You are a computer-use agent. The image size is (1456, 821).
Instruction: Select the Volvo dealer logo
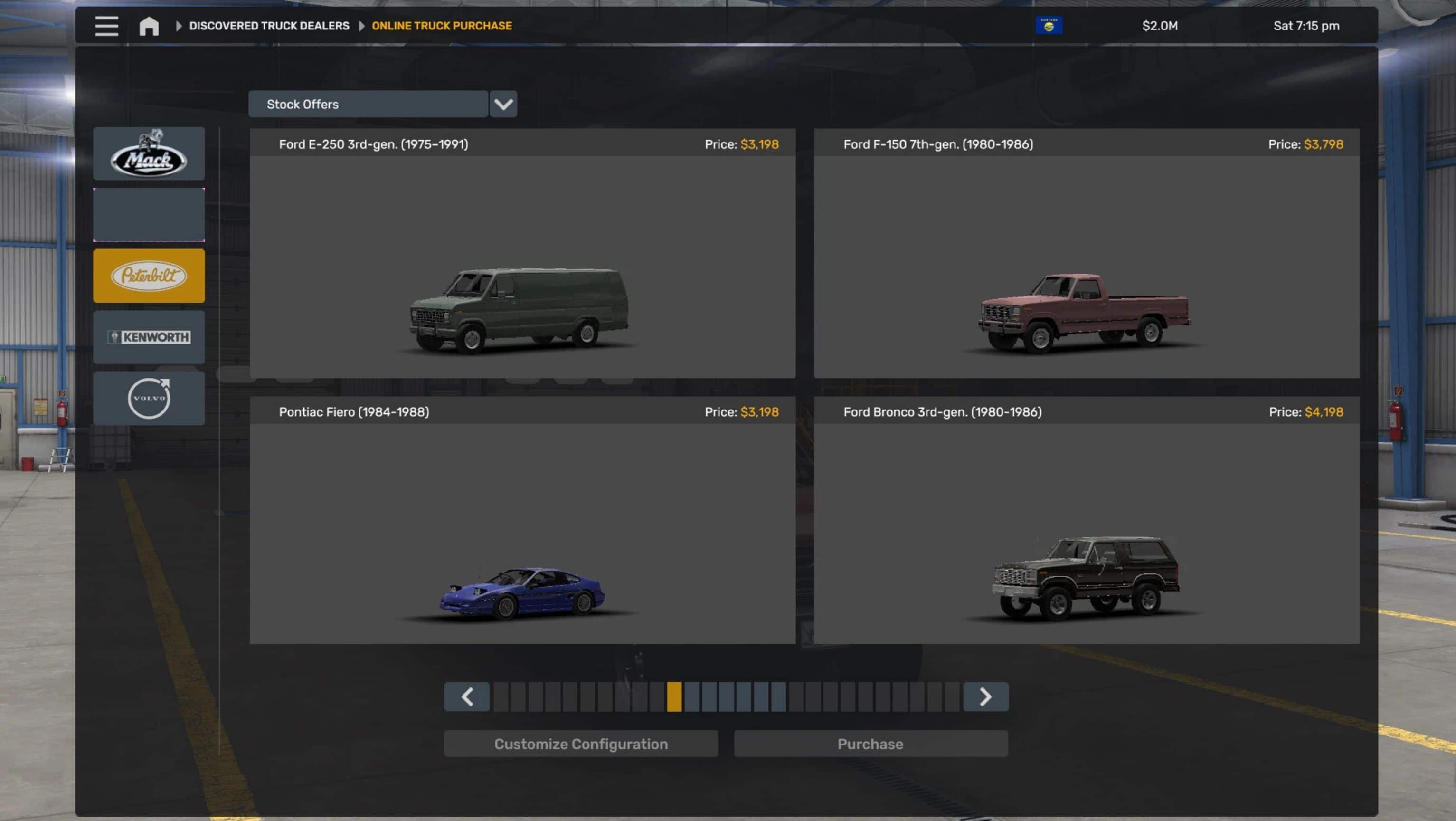click(x=149, y=398)
